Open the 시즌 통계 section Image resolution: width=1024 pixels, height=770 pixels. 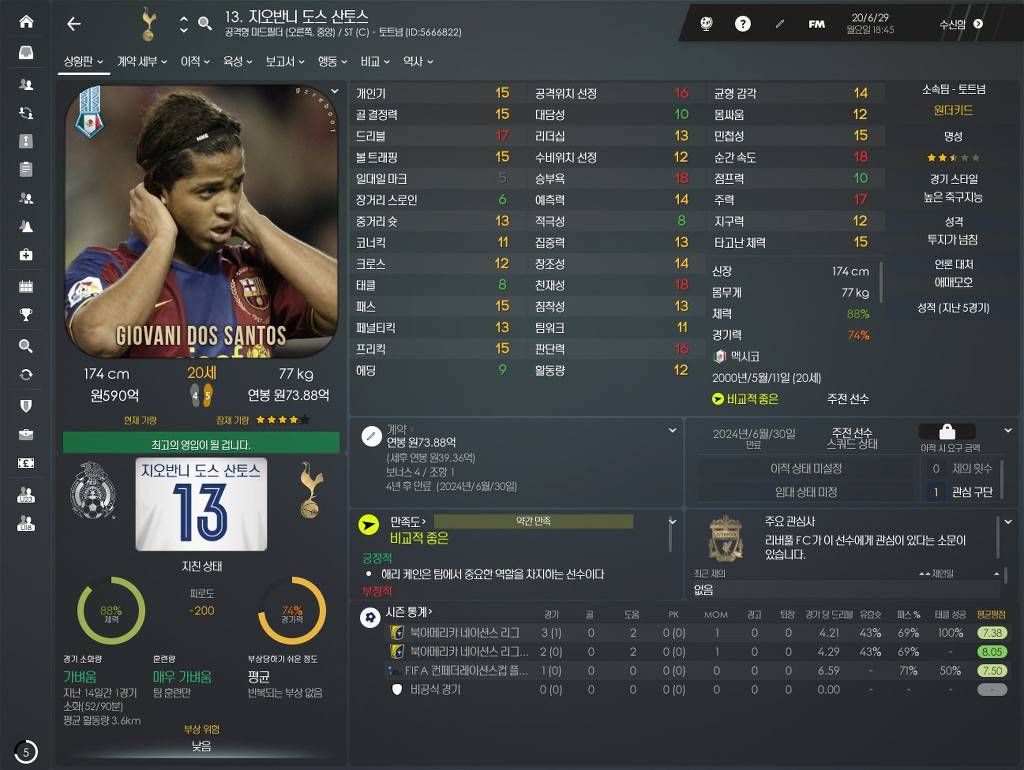coord(410,612)
